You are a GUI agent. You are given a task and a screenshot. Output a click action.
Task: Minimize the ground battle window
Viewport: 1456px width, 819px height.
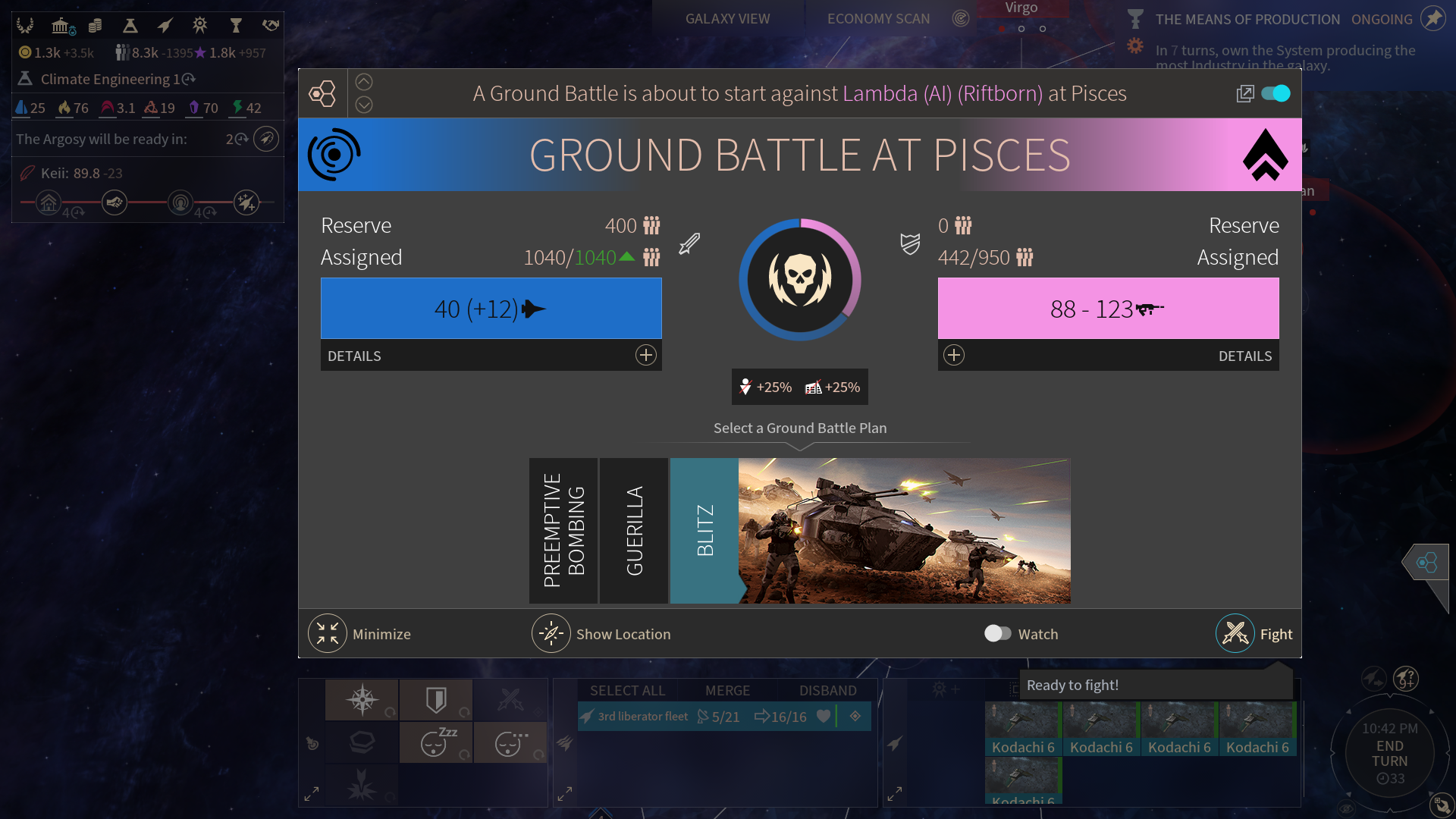(x=328, y=634)
